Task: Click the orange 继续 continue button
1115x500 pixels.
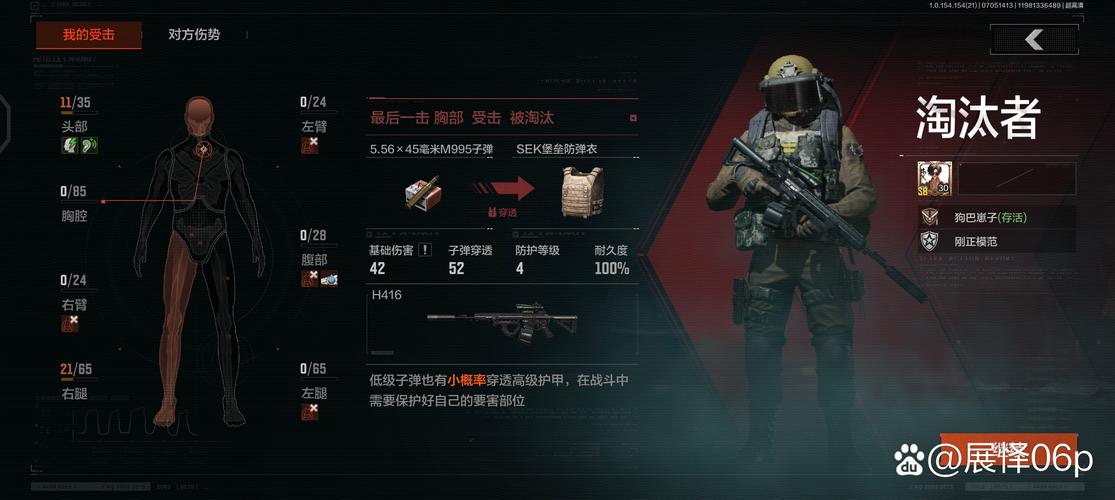Action: (1008, 452)
